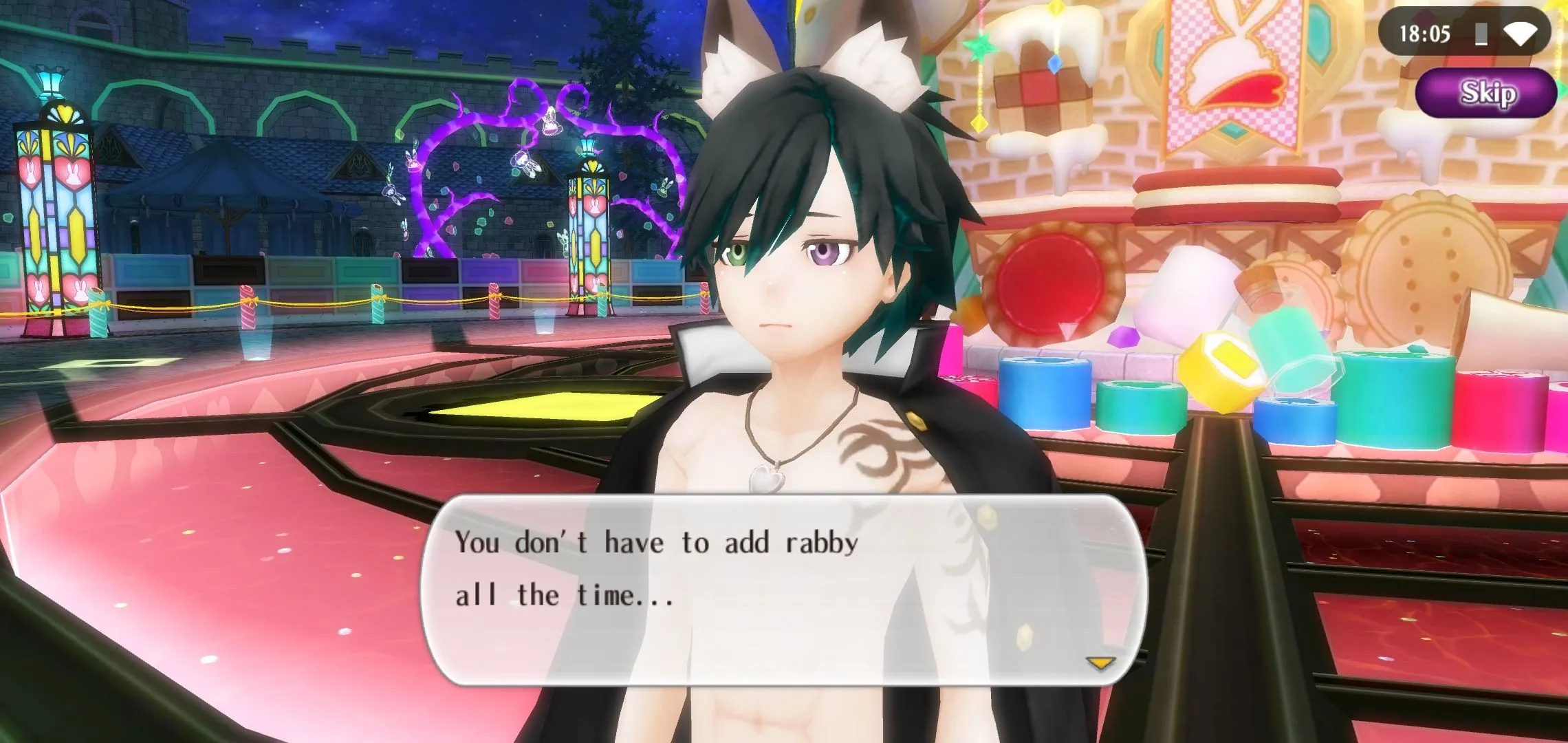Screen dimensions: 1568x743
Task: Advance dialogue using the yellow arrow
Action: point(1100,663)
